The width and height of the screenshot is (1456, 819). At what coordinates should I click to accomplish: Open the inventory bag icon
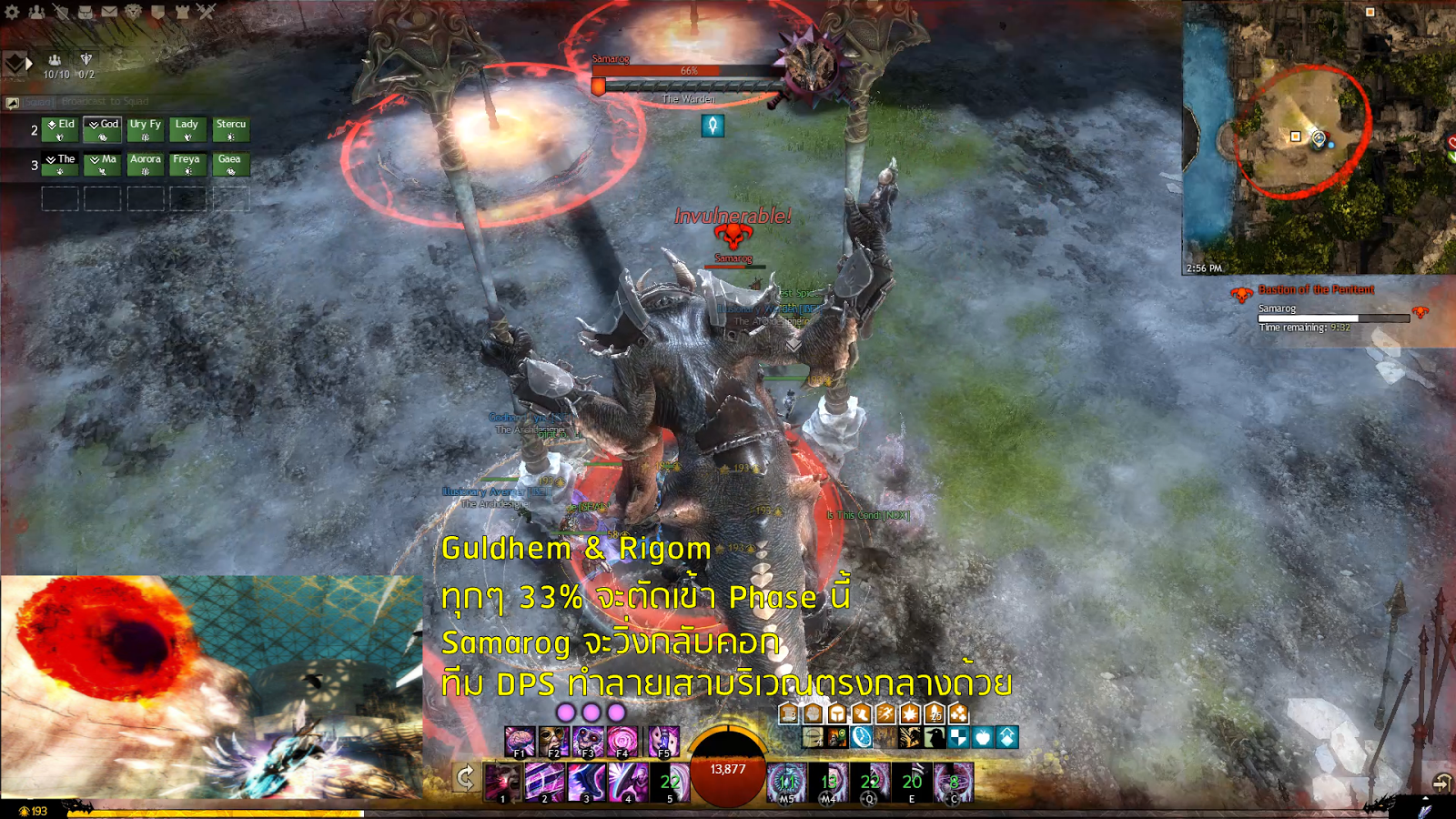pos(86,13)
